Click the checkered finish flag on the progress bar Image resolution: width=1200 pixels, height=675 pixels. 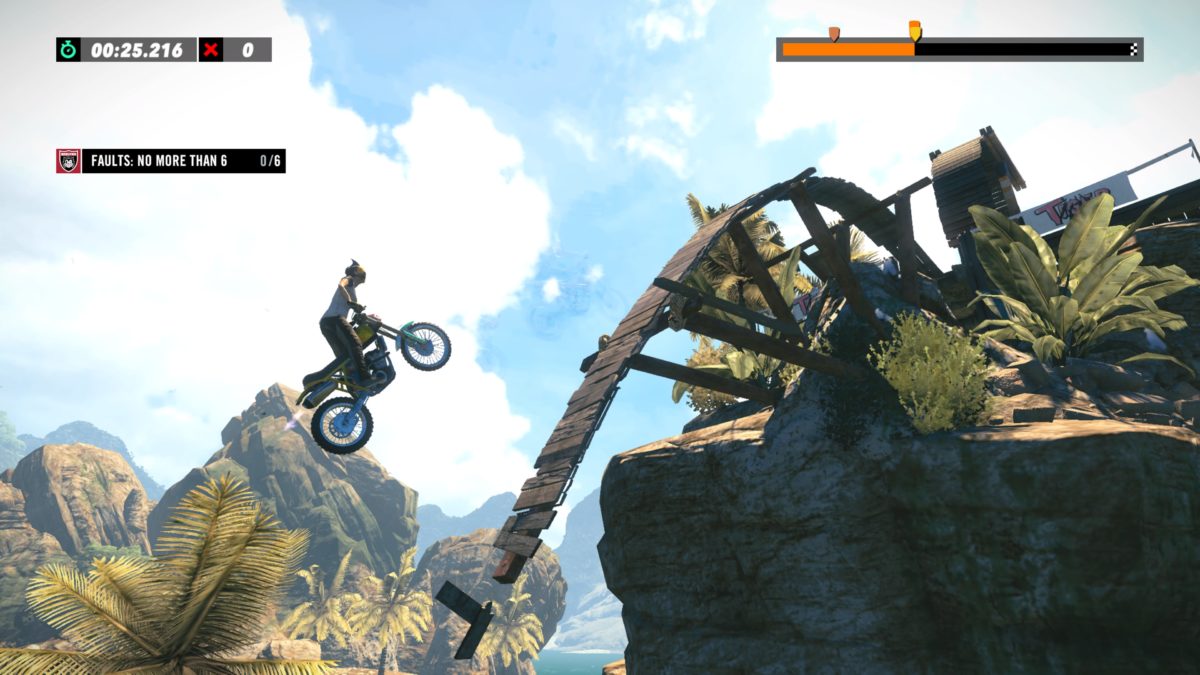click(x=1133, y=49)
